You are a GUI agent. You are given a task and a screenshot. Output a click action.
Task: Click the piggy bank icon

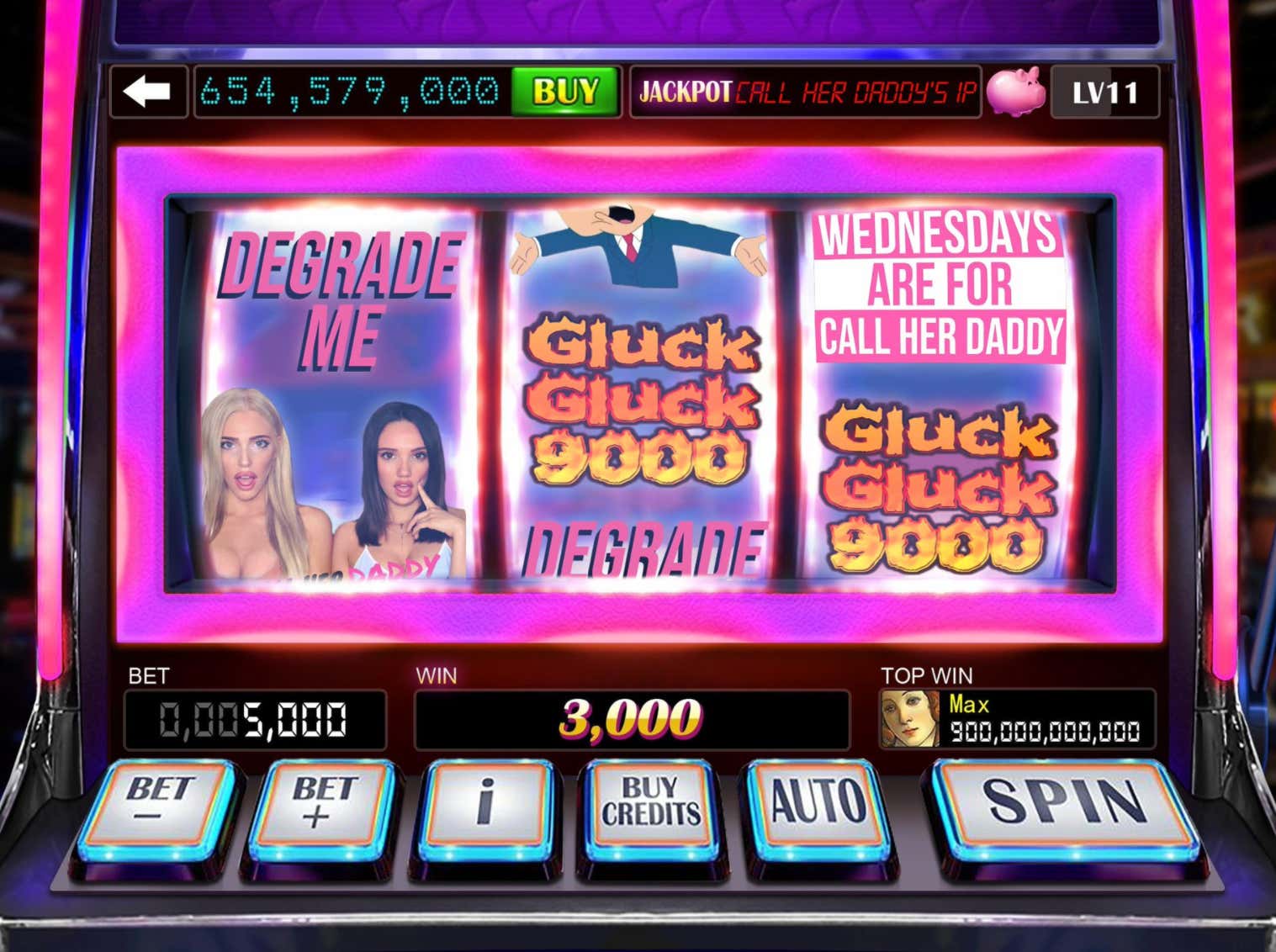point(1019,93)
